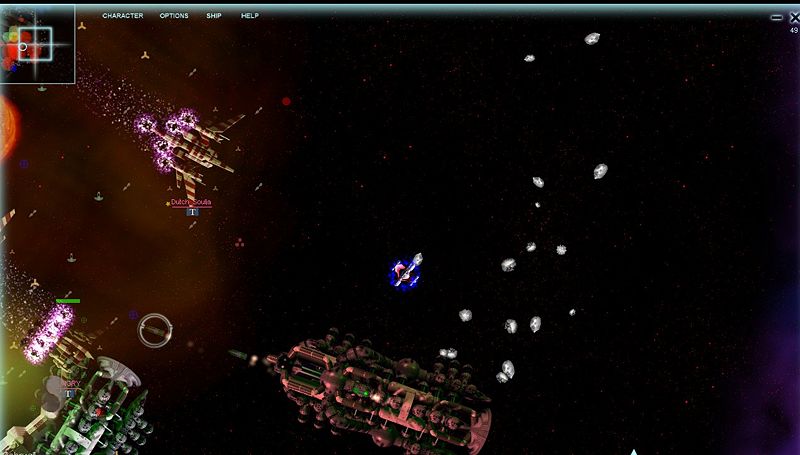The image size is (800, 455).
Task: Open the OPTIONS menu
Action: 173,16
